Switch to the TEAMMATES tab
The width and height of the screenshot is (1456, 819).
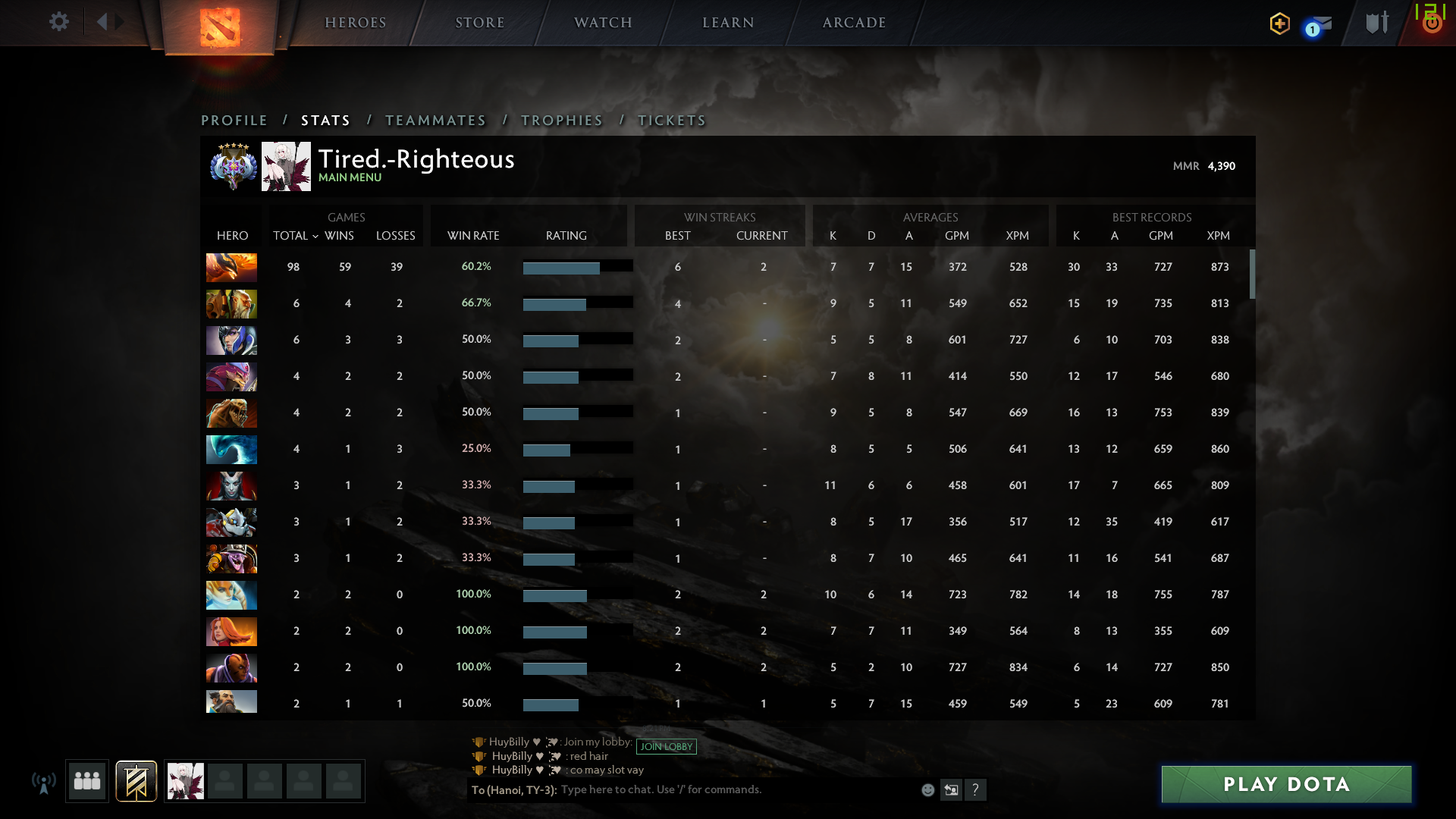pyautogui.click(x=435, y=120)
